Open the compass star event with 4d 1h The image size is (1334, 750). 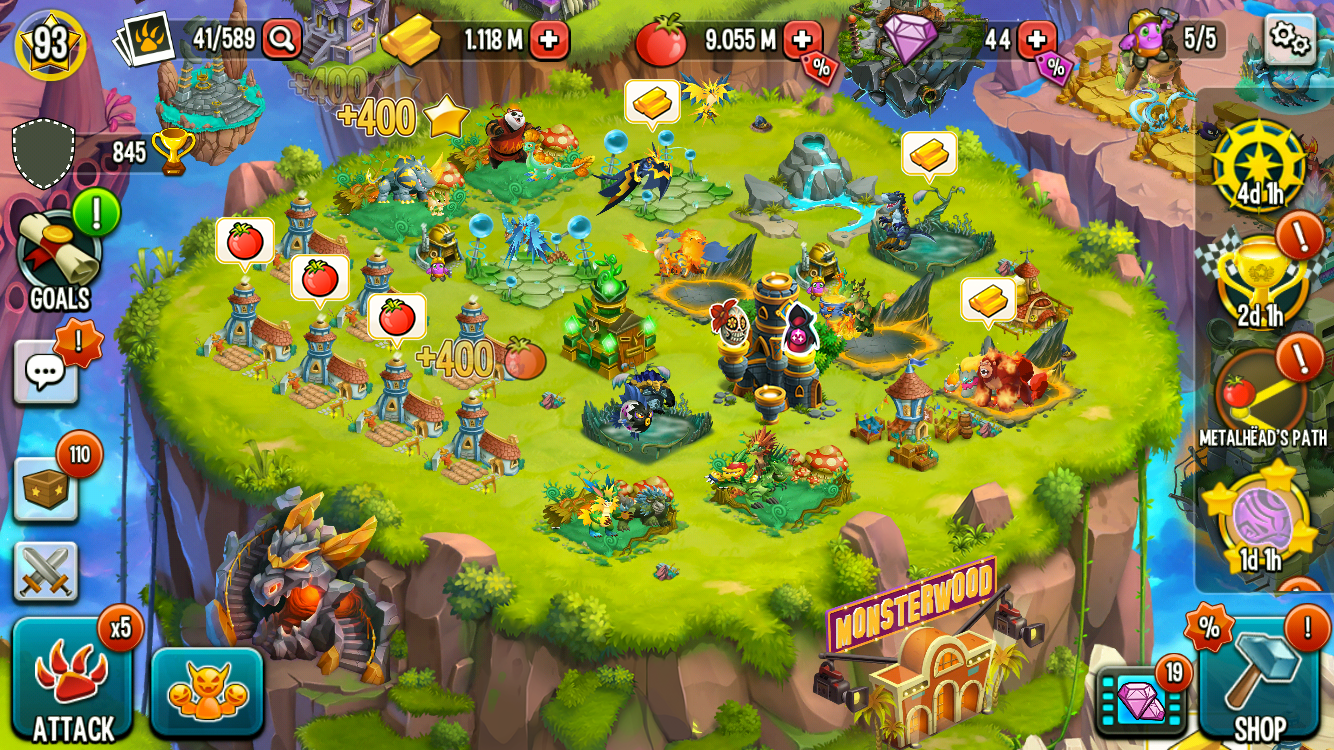click(1260, 165)
